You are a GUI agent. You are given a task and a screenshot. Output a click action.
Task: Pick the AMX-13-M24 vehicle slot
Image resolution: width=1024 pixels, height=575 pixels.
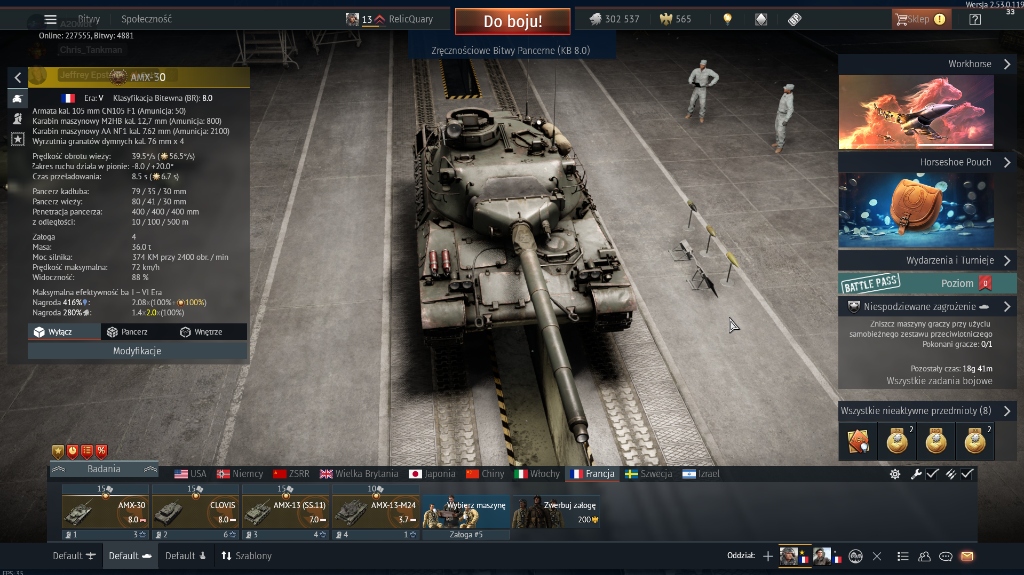pos(375,512)
